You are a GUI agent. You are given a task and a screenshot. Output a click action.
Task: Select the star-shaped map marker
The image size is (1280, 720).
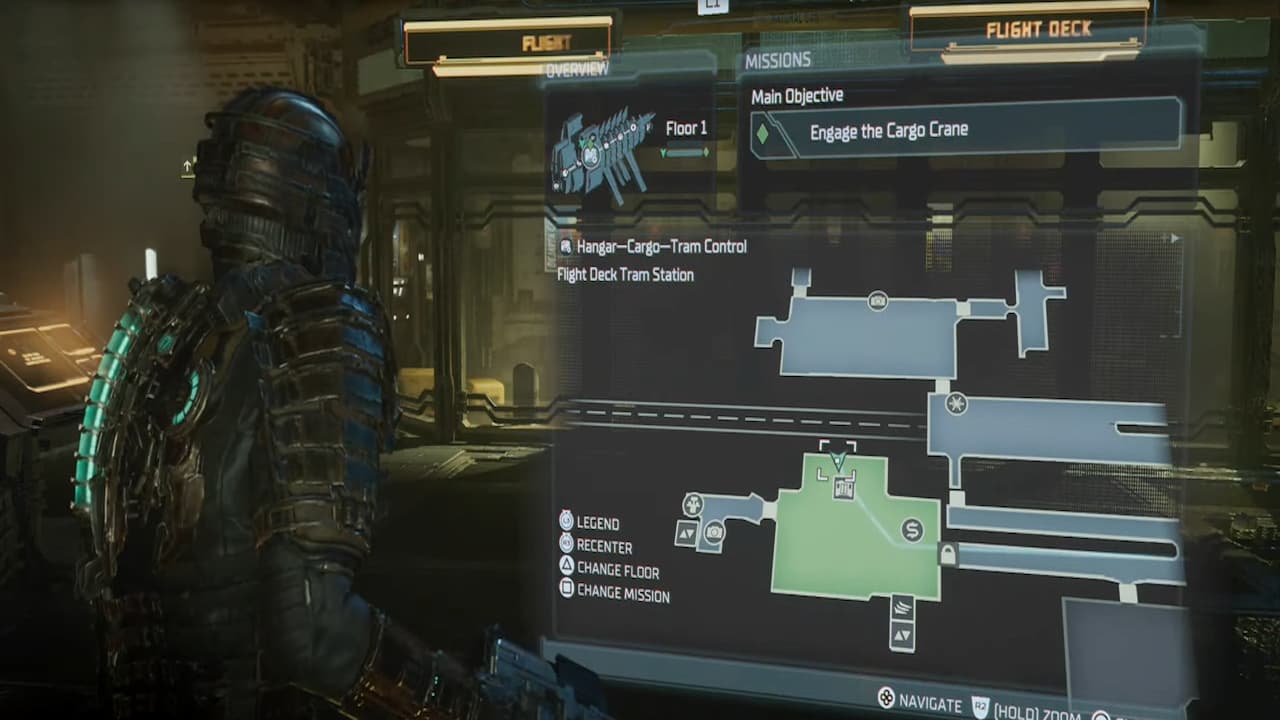pos(957,404)
